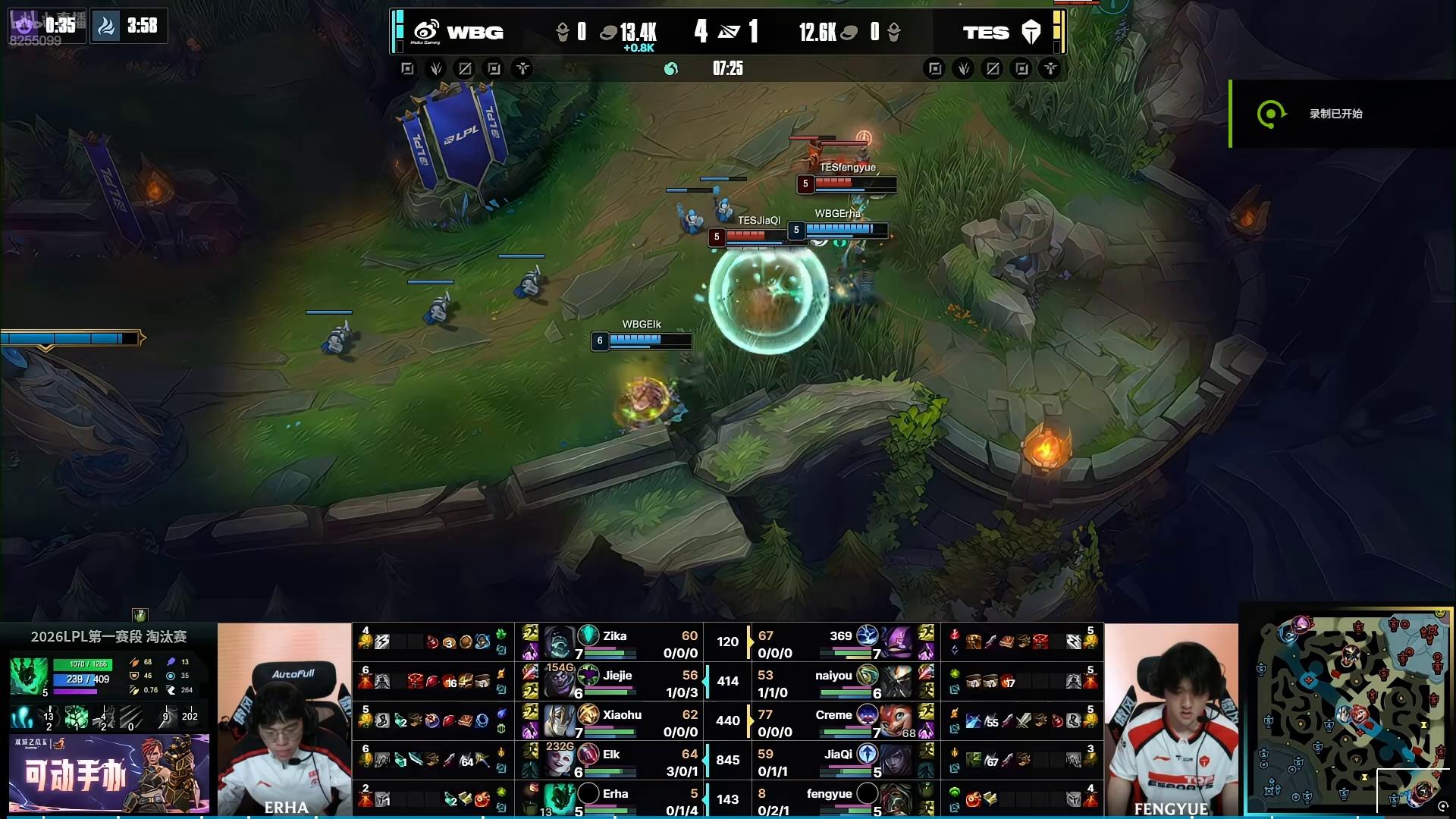1456x819 pixels.
Task: Click the minimap
Action: point(1348,711)
